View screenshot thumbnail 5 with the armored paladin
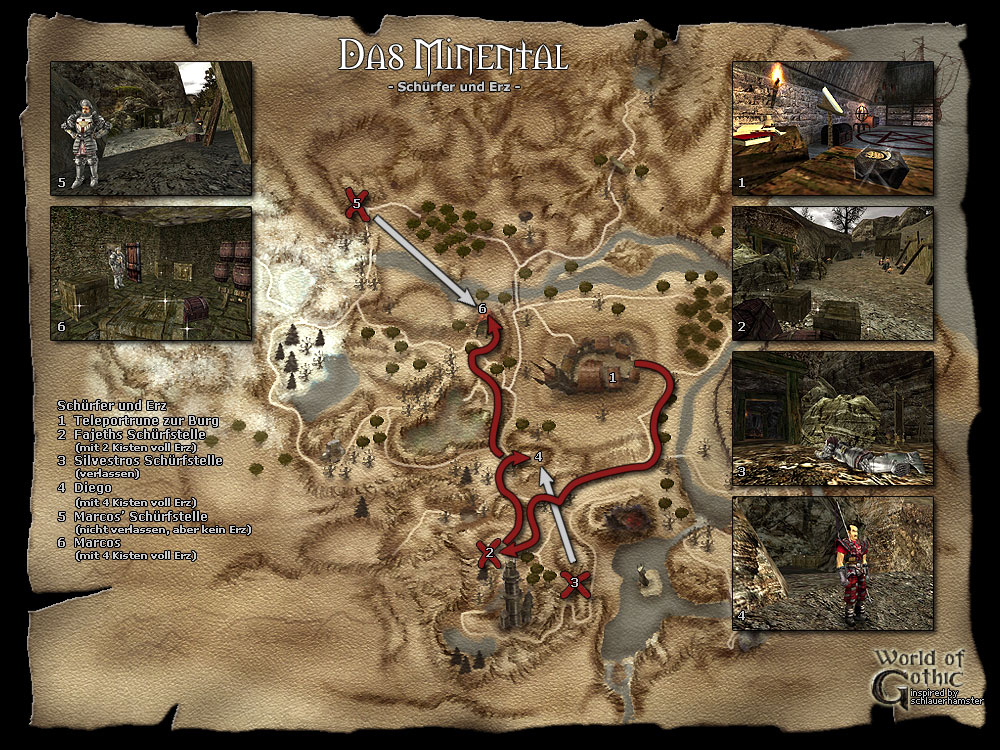 point(151,127)
